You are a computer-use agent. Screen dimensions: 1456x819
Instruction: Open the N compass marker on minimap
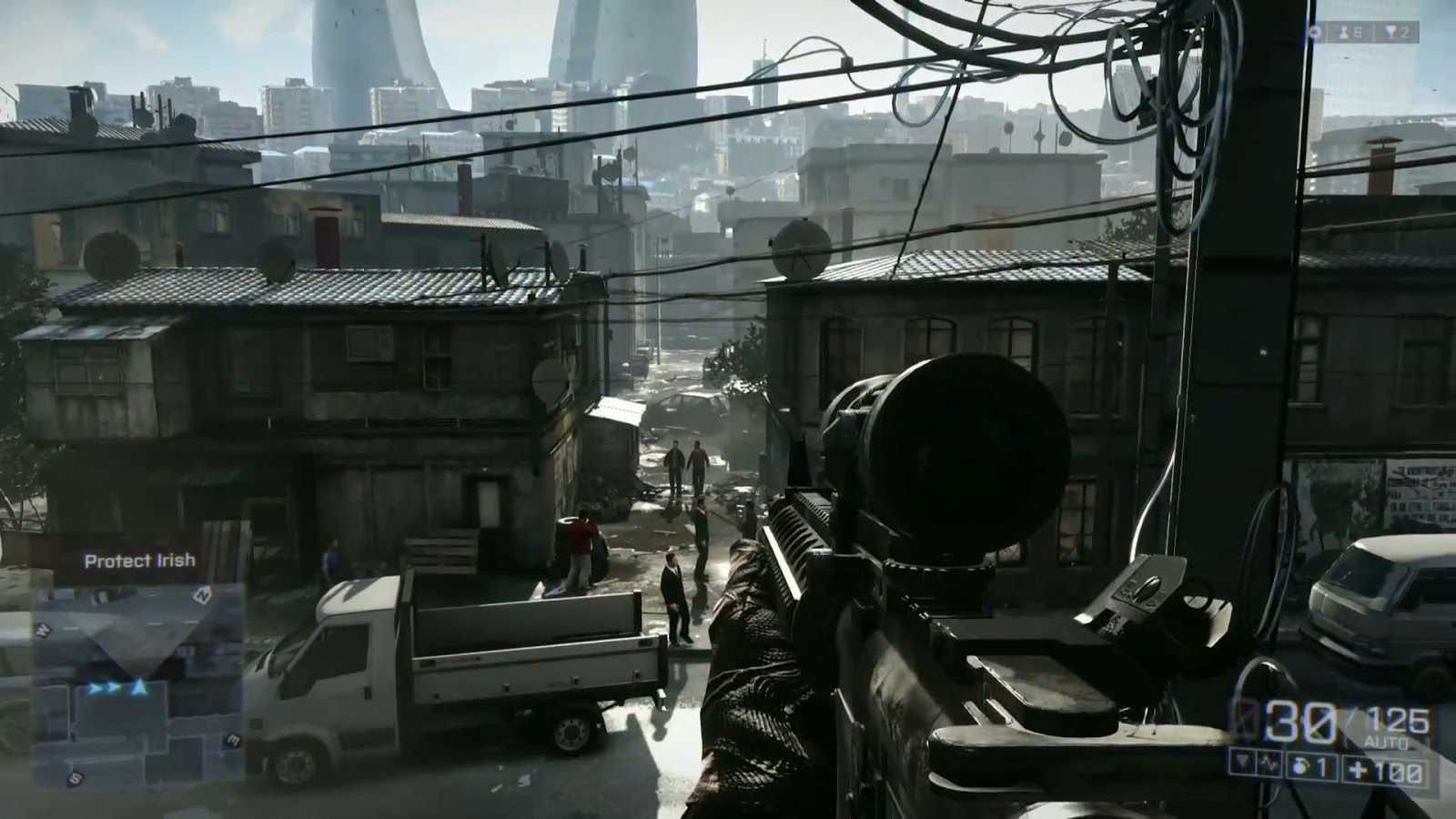tap(202, 594)
